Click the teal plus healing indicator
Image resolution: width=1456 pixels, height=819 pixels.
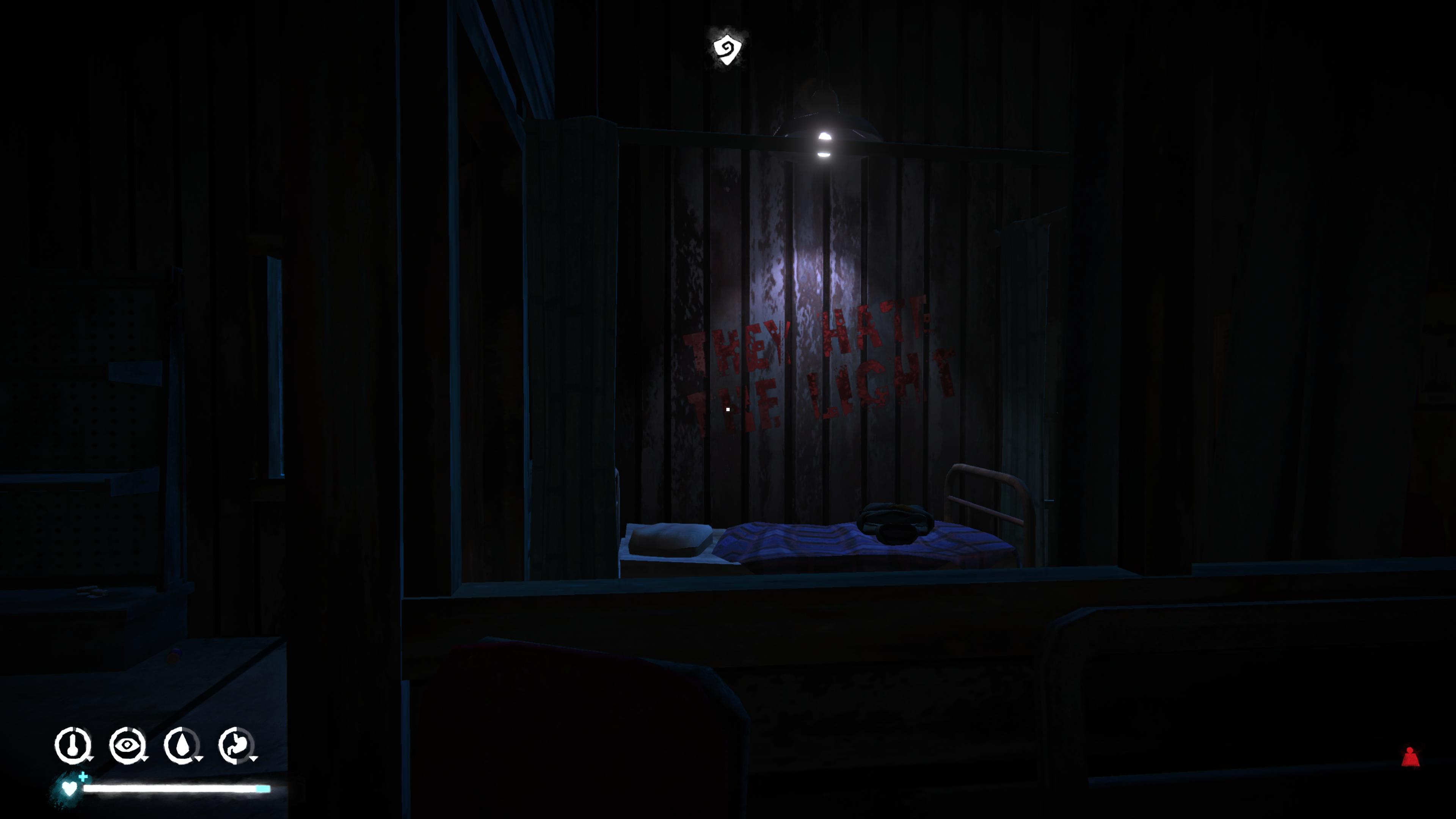(x=84, y=777)
